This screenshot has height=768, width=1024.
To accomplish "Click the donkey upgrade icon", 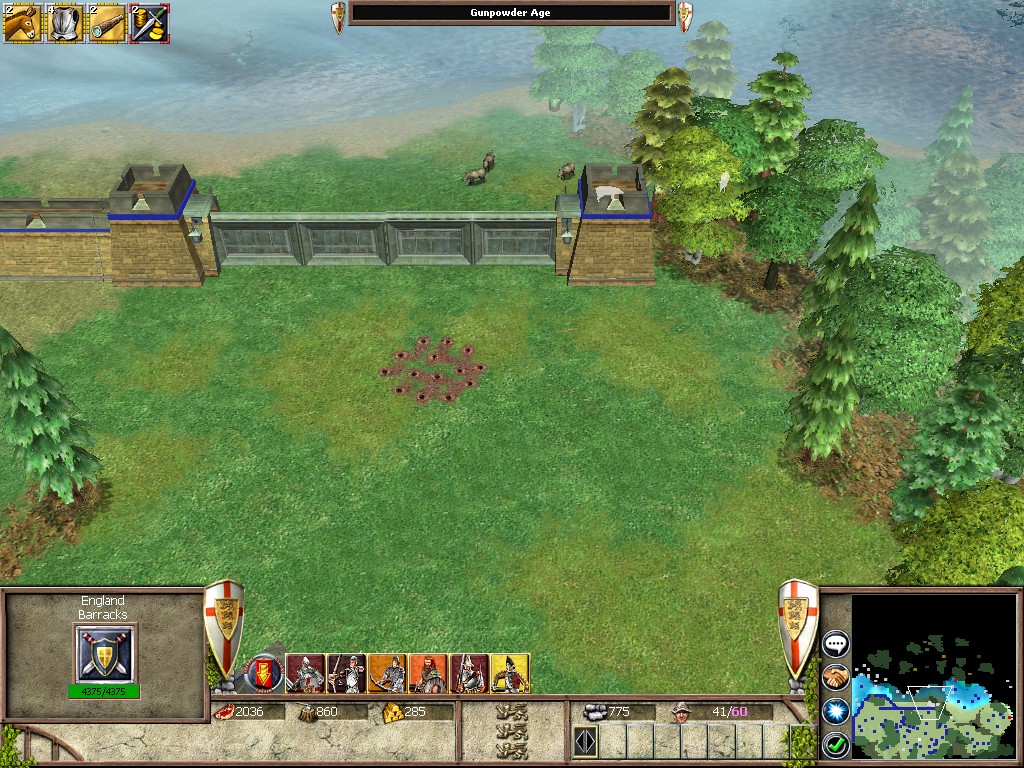I will click(21, 23).
